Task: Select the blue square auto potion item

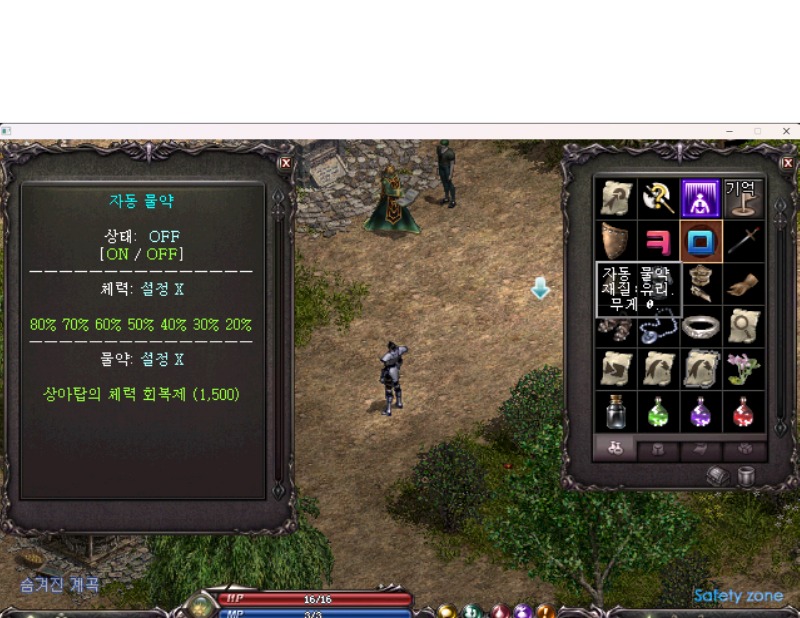Action: [x=701, y=241]
